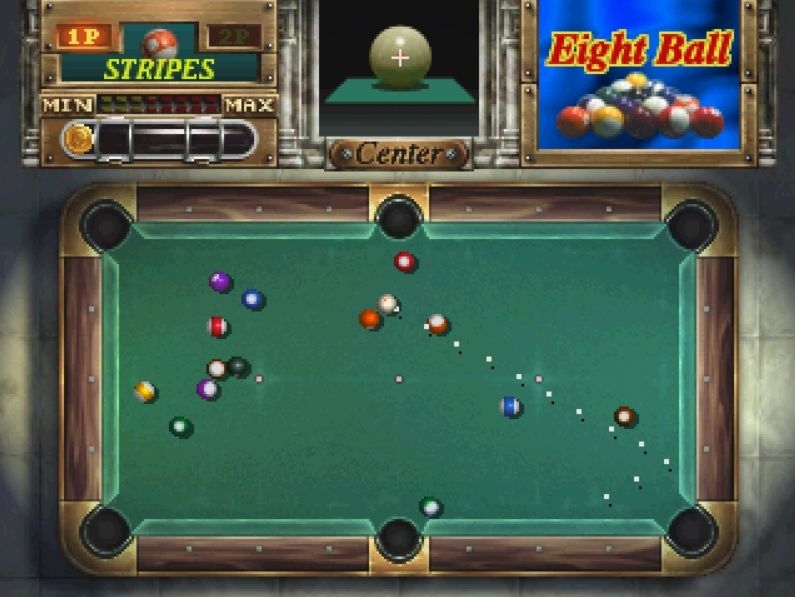Click the striped ball group icon
The height and width of the screenshot is (597, 795).
click(x=159, y=42)
